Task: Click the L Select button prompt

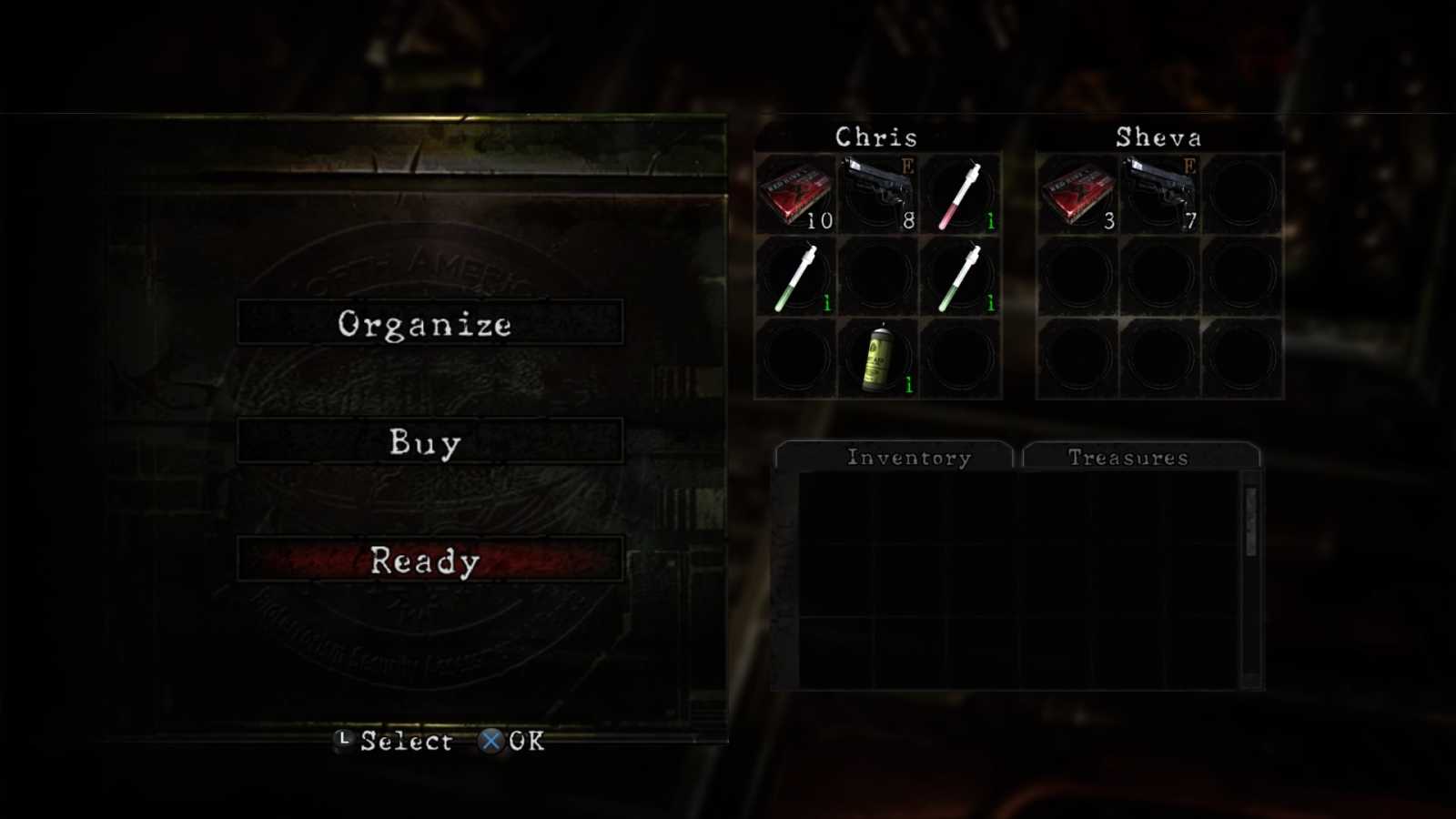Action: pos(342,741)
